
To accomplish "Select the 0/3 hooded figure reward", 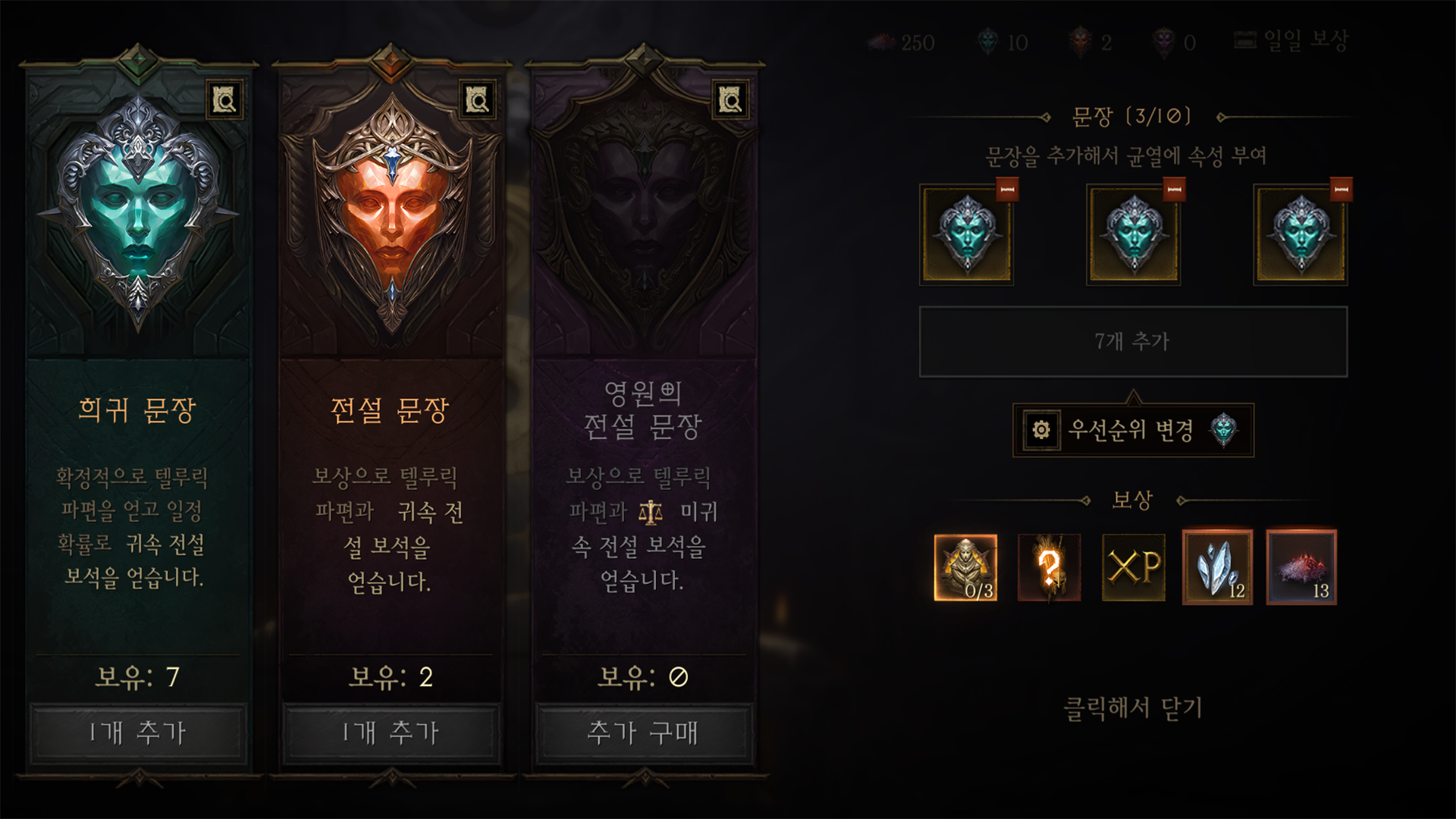I will coord(965,567).
